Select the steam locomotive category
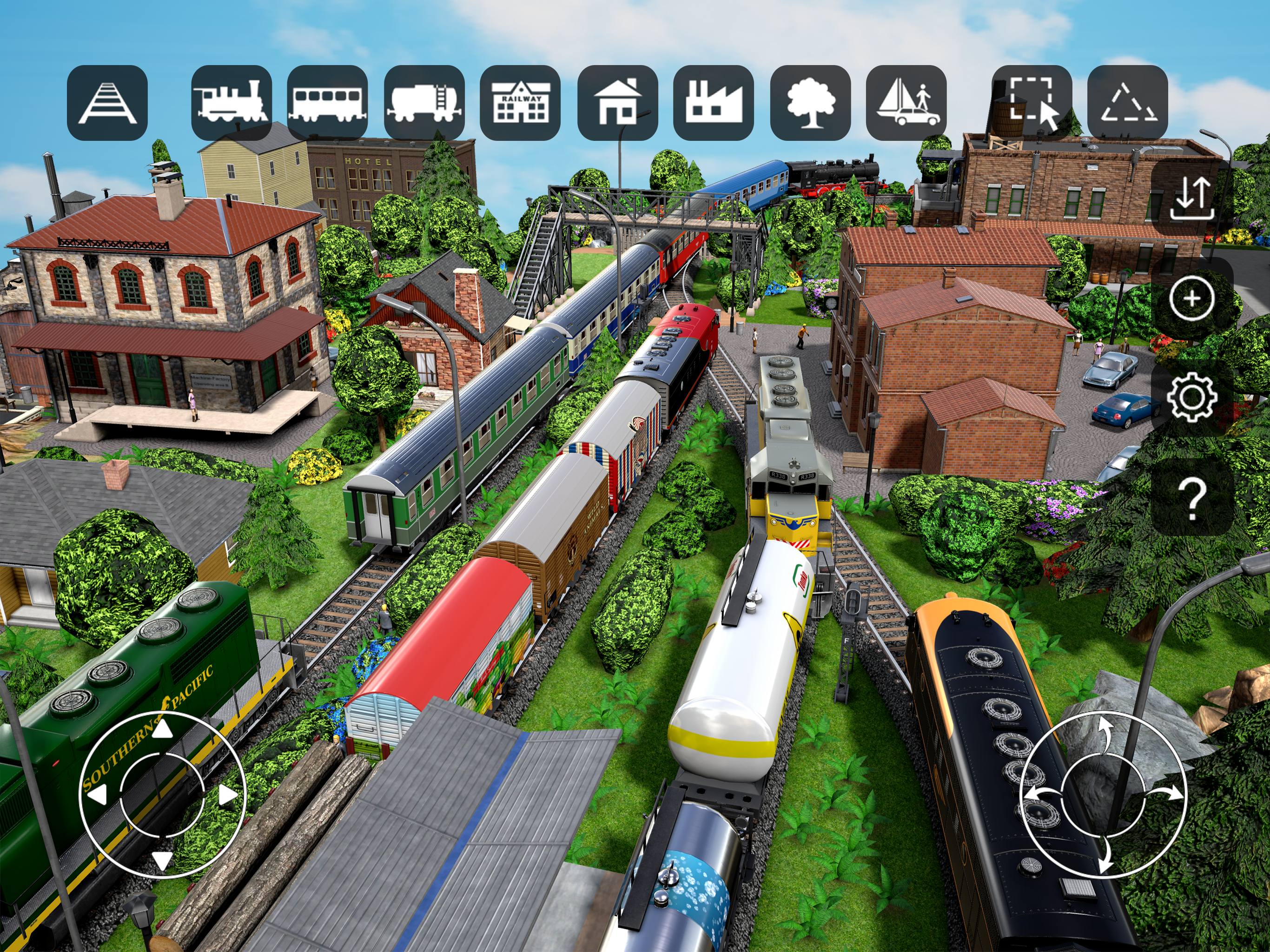Image resolution: width=1270 pixels, height=952 pixels. 232,103
